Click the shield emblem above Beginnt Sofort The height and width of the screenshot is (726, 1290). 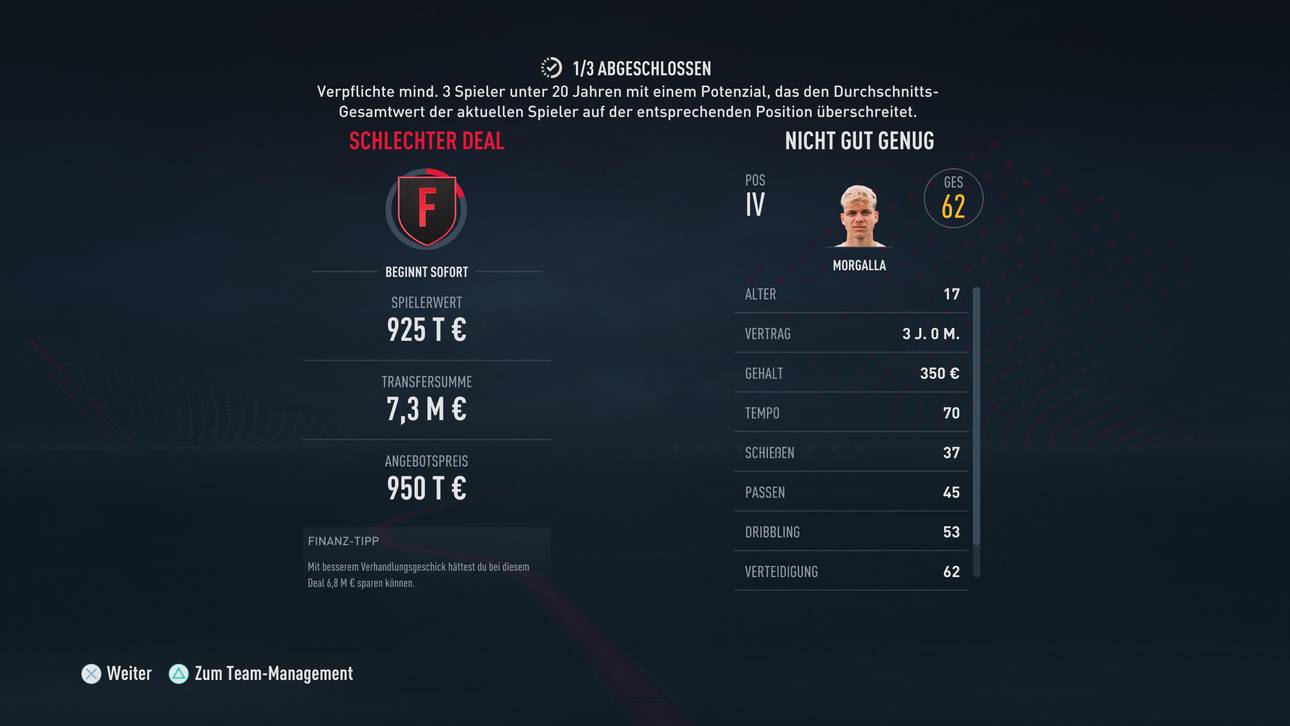(426, 211)
